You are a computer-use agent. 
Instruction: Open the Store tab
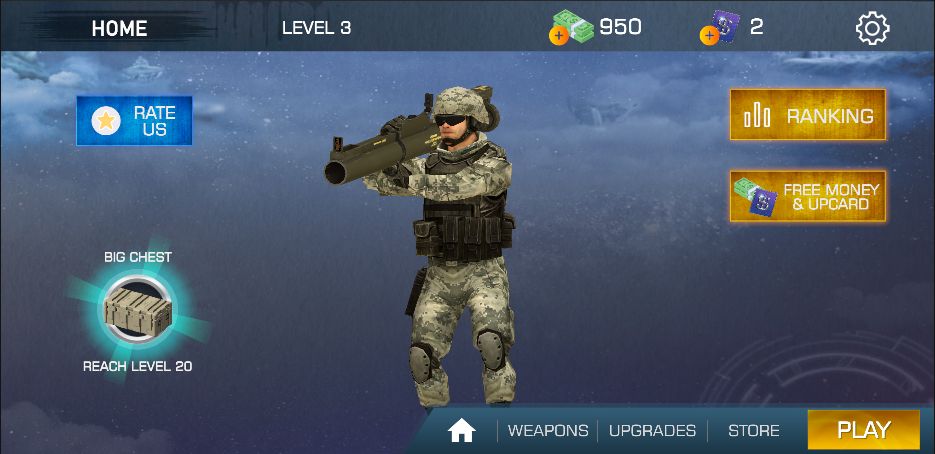(x=753, y=431)
